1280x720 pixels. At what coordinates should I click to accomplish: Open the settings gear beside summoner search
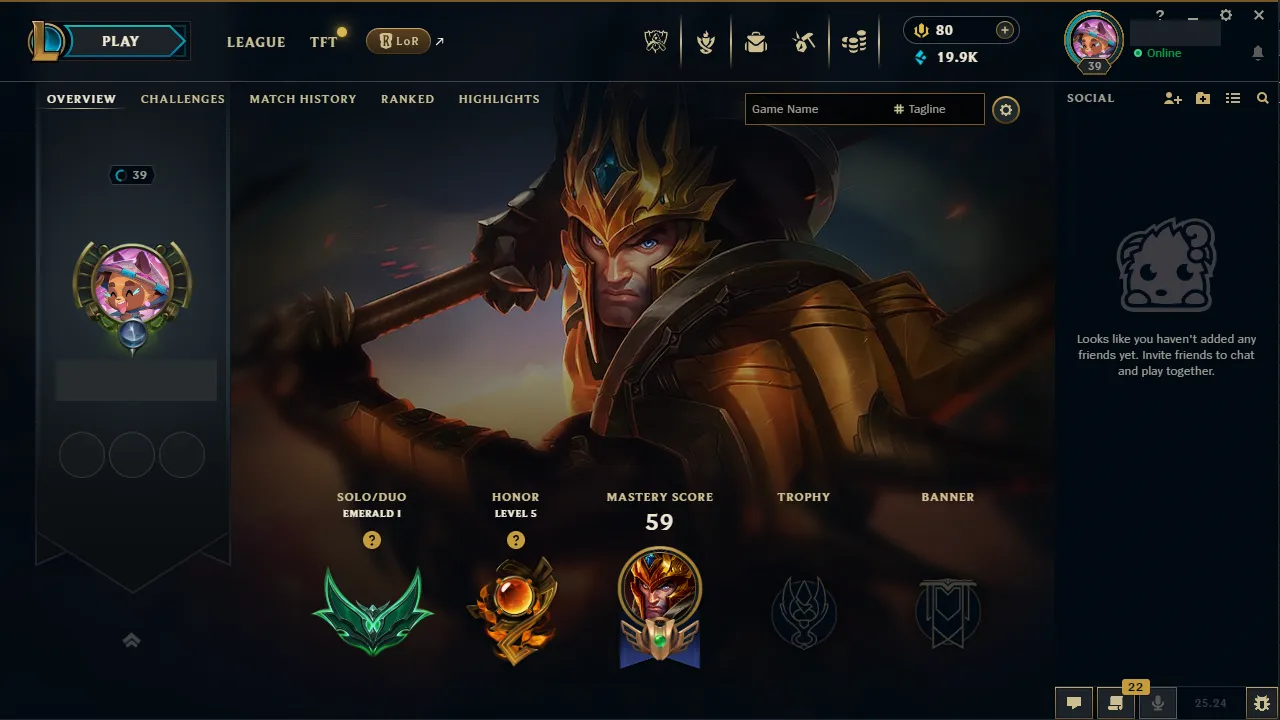[x=1006, y=110]
